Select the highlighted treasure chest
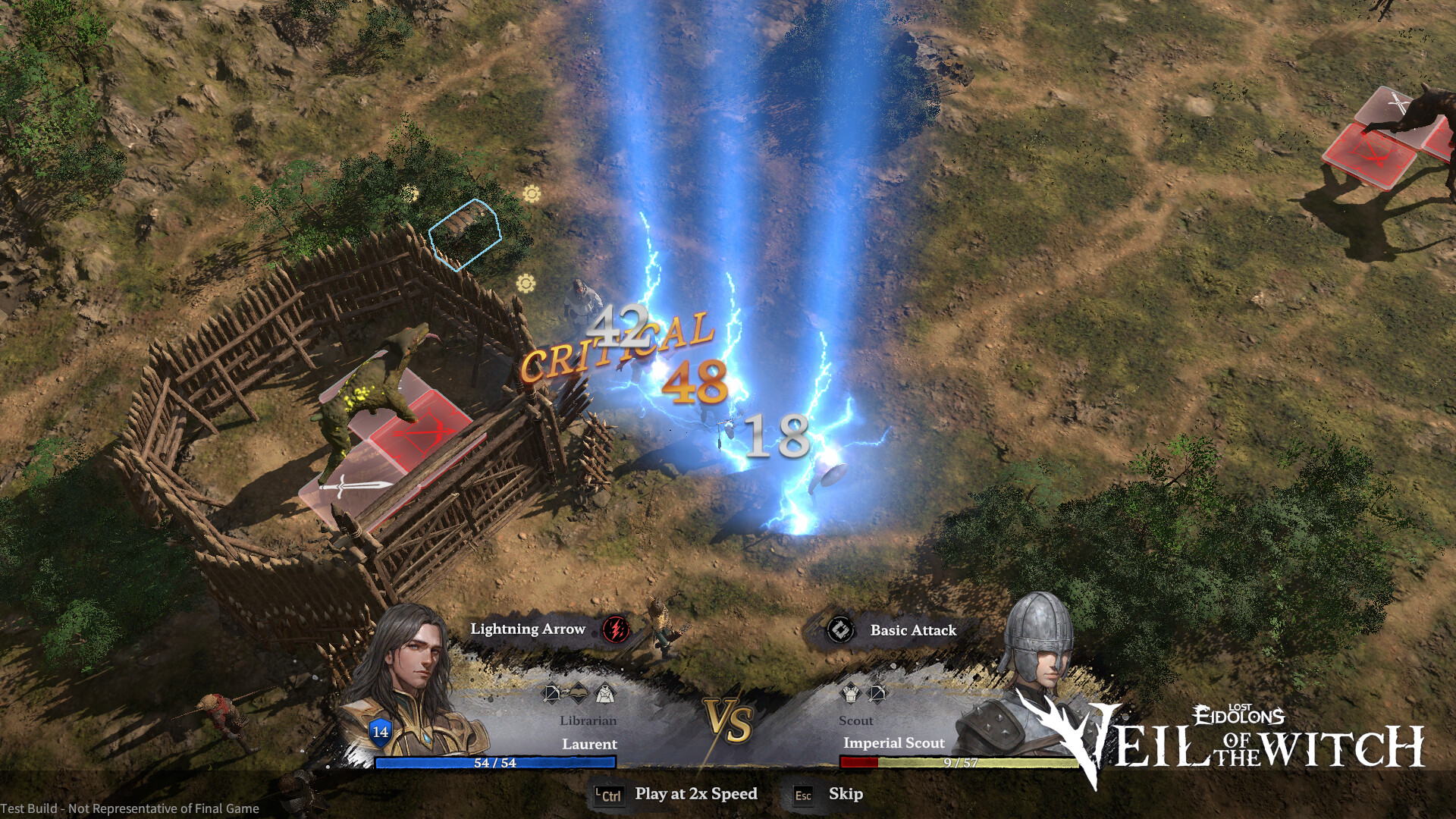The height and width of the screenshot is (819, 1456). coord(465,233)
